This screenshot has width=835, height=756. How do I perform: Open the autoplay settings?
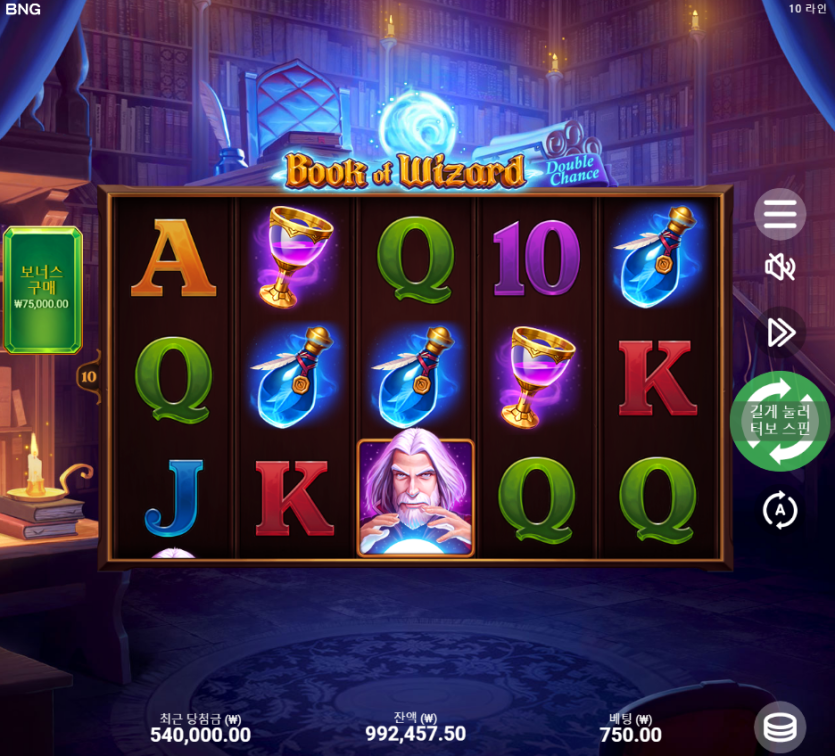click(x=779, y=510)
